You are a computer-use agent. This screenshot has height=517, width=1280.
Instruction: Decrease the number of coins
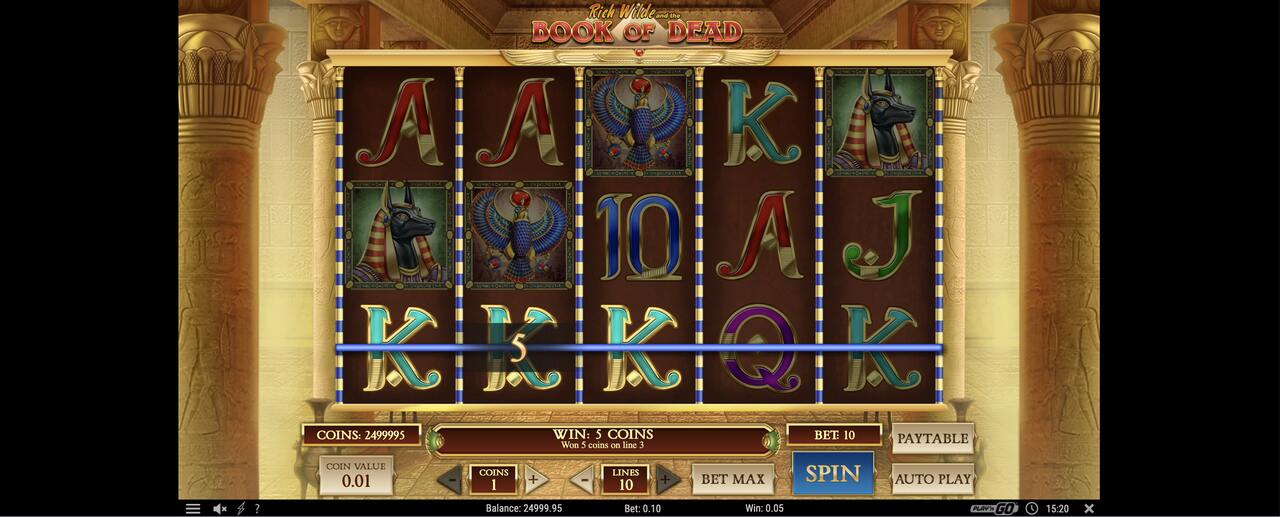[450, 480]
